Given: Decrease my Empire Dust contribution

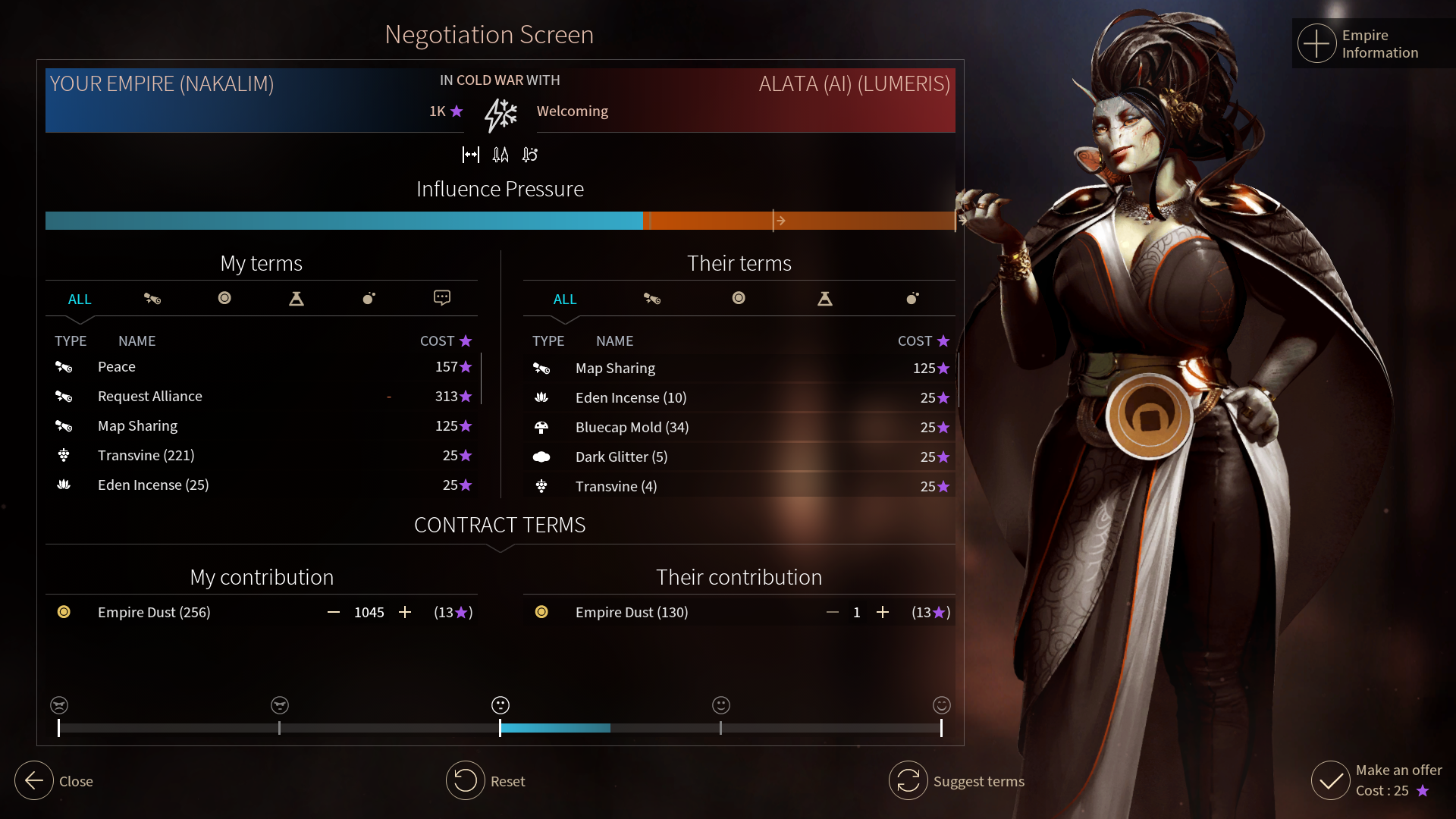Looking at the screenshot, I should click(x=334, y=612).
